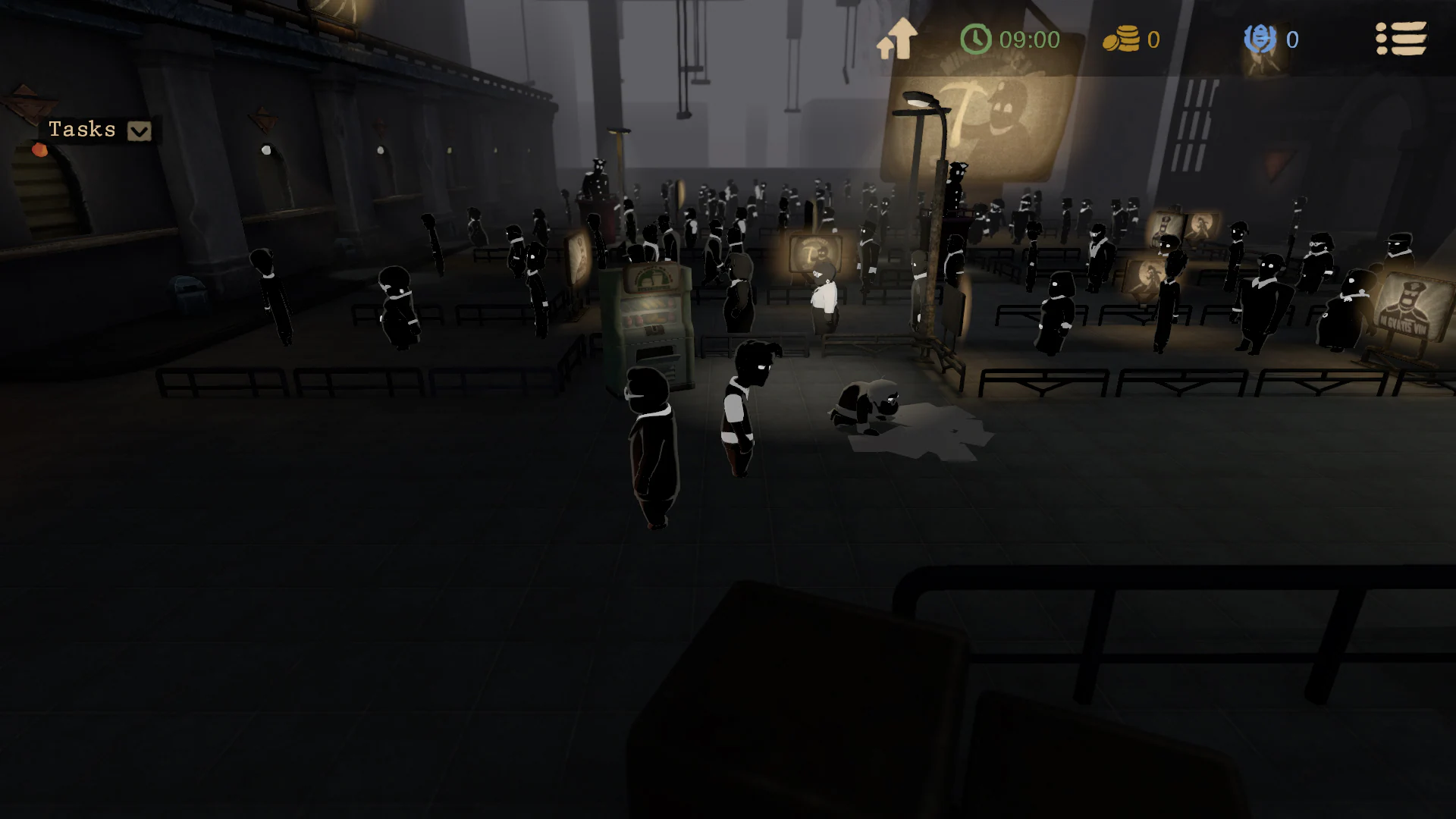
Task: Click the coins amount showing zero
Action: [1155, 39]
